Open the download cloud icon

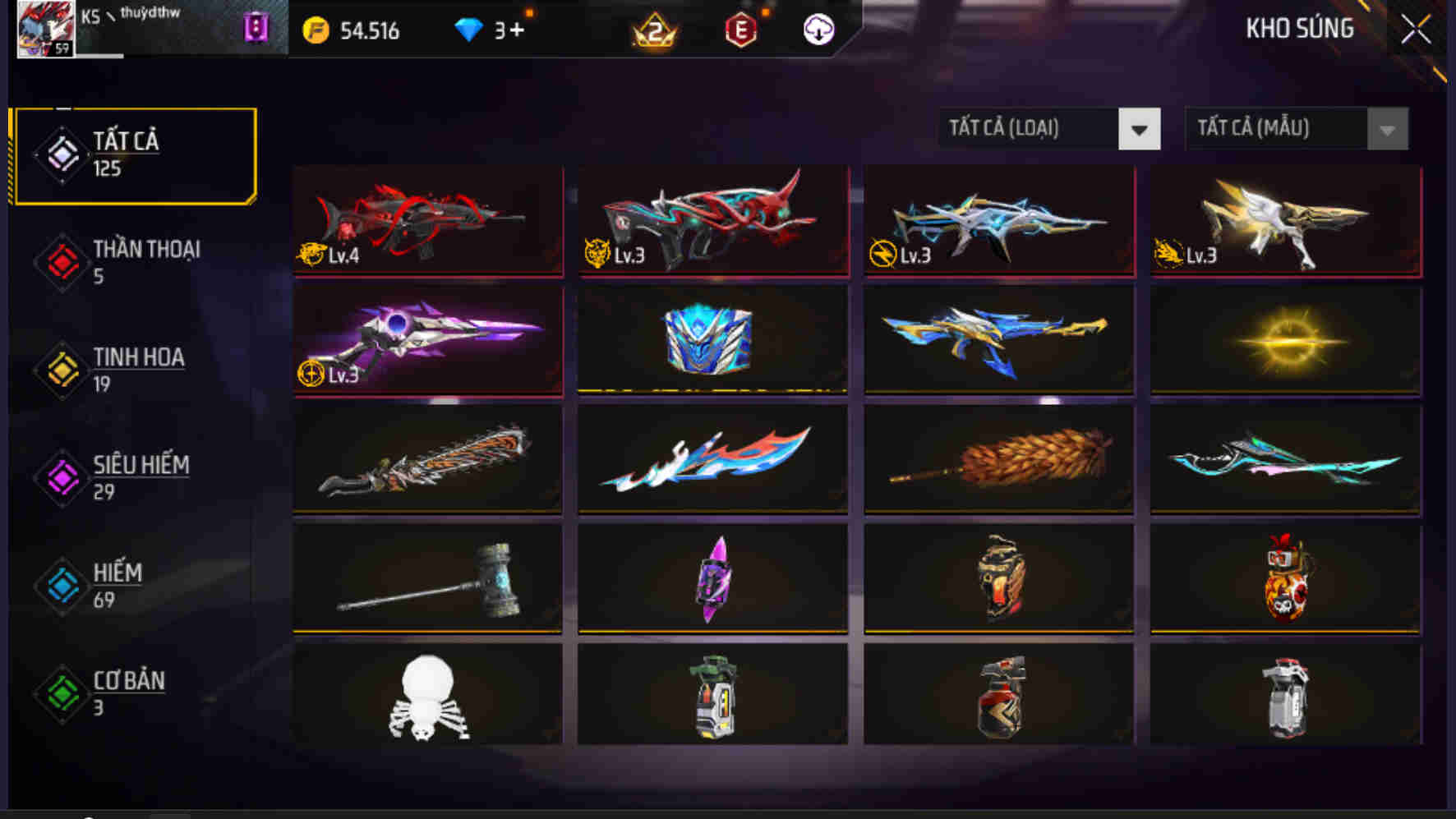[818, 31]
